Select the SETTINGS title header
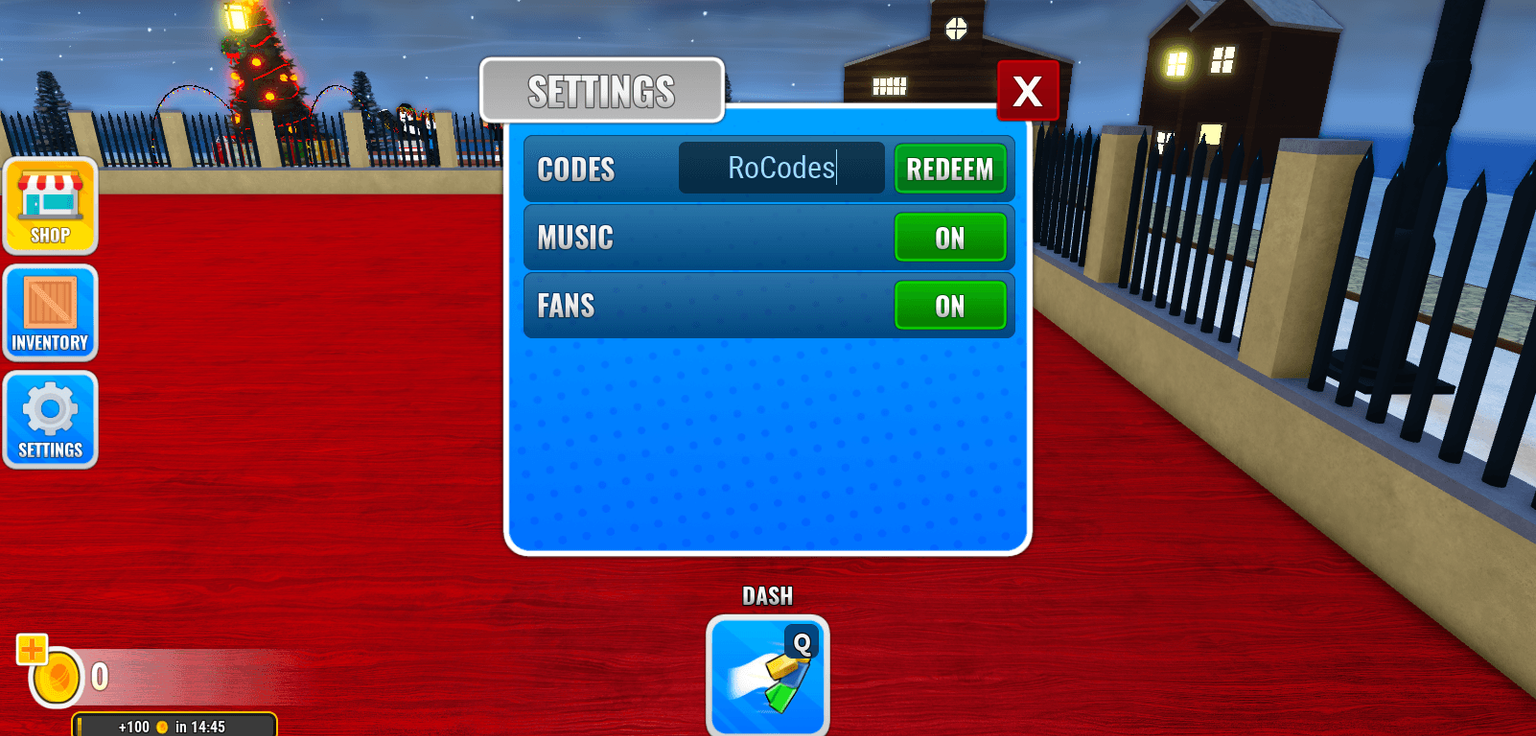1536x736 pixels. [601, 90]
